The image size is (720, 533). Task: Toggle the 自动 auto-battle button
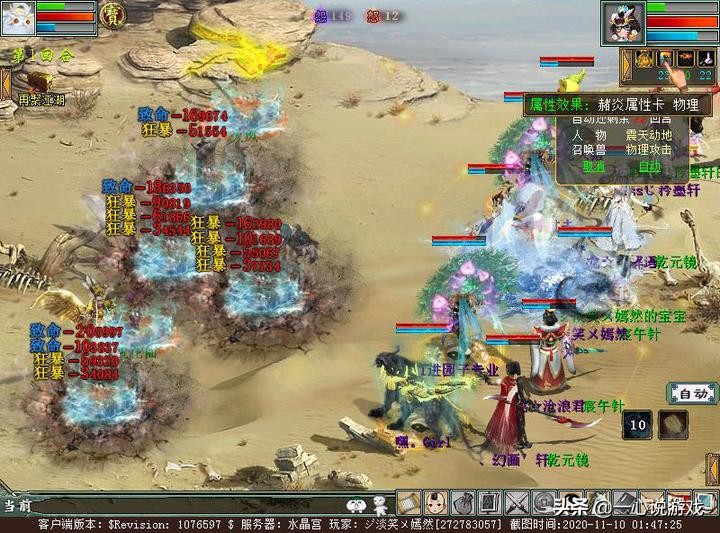[x=691, y=393]
